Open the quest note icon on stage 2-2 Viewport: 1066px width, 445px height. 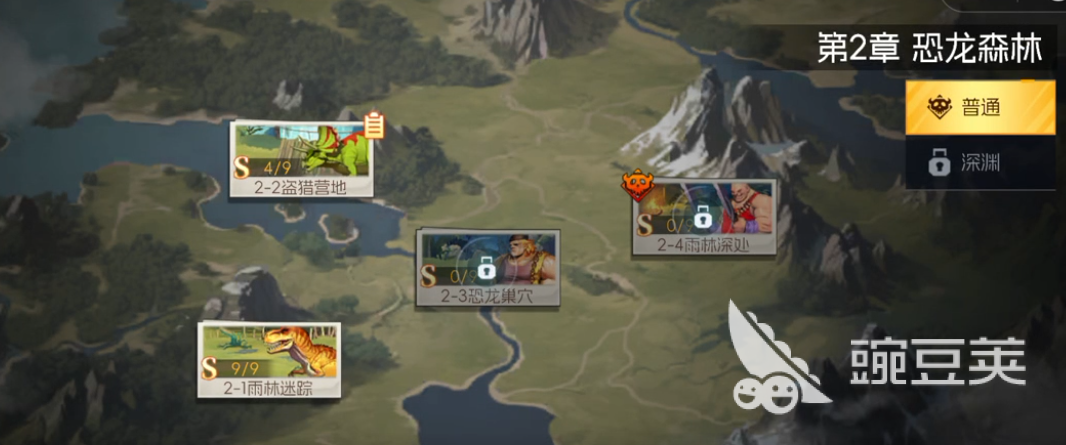[375, 125]
